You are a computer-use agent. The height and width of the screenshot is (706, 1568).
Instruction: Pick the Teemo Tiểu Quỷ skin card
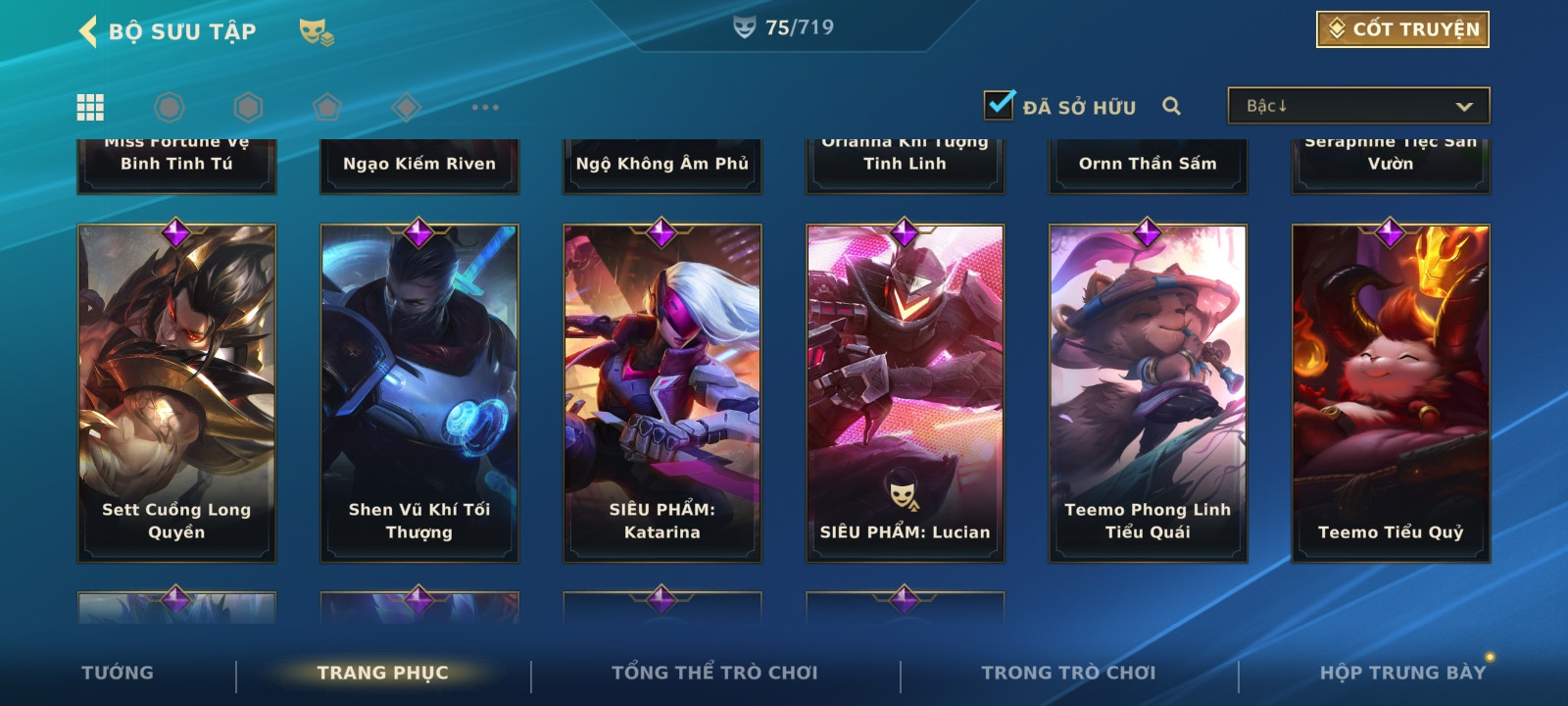[1391, 392]
